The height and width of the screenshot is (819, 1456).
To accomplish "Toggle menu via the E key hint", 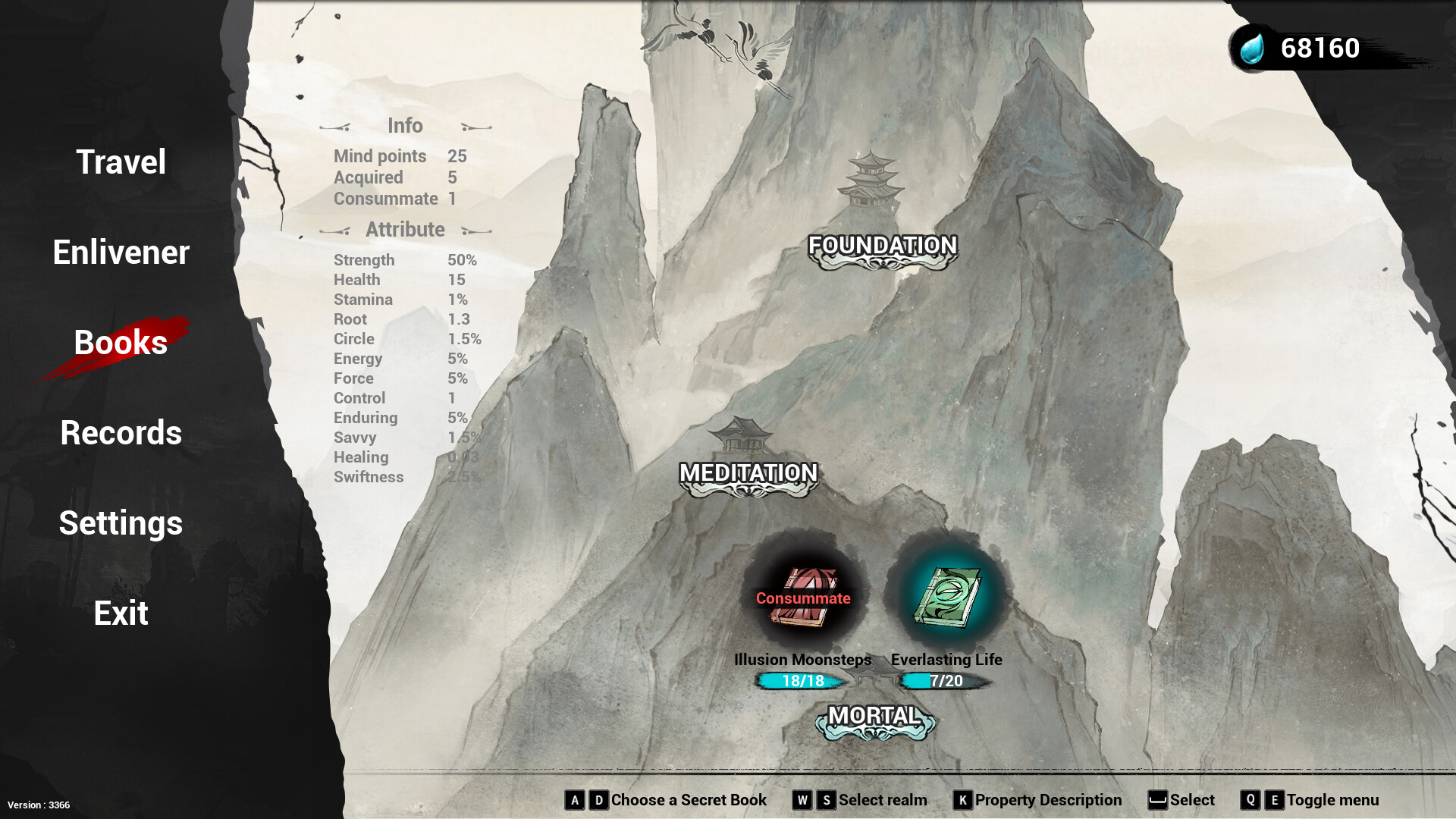I will 1273,799.
